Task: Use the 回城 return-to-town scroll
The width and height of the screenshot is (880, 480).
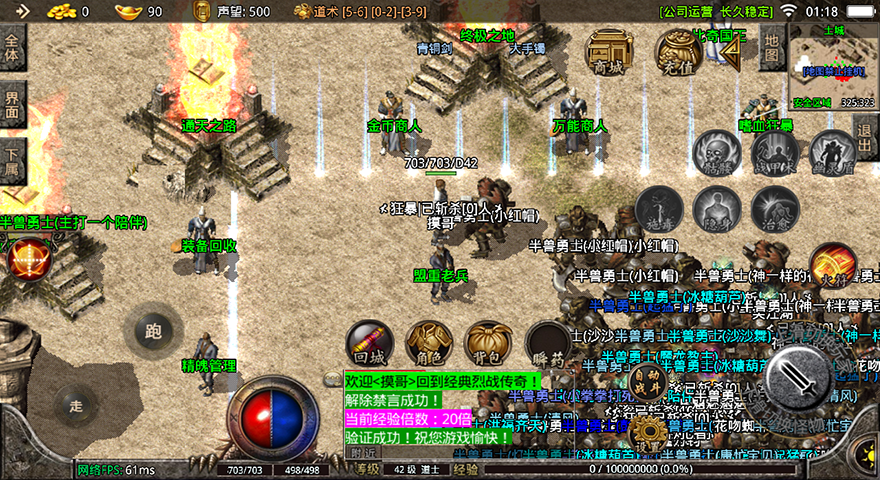Action: [370, 345]
